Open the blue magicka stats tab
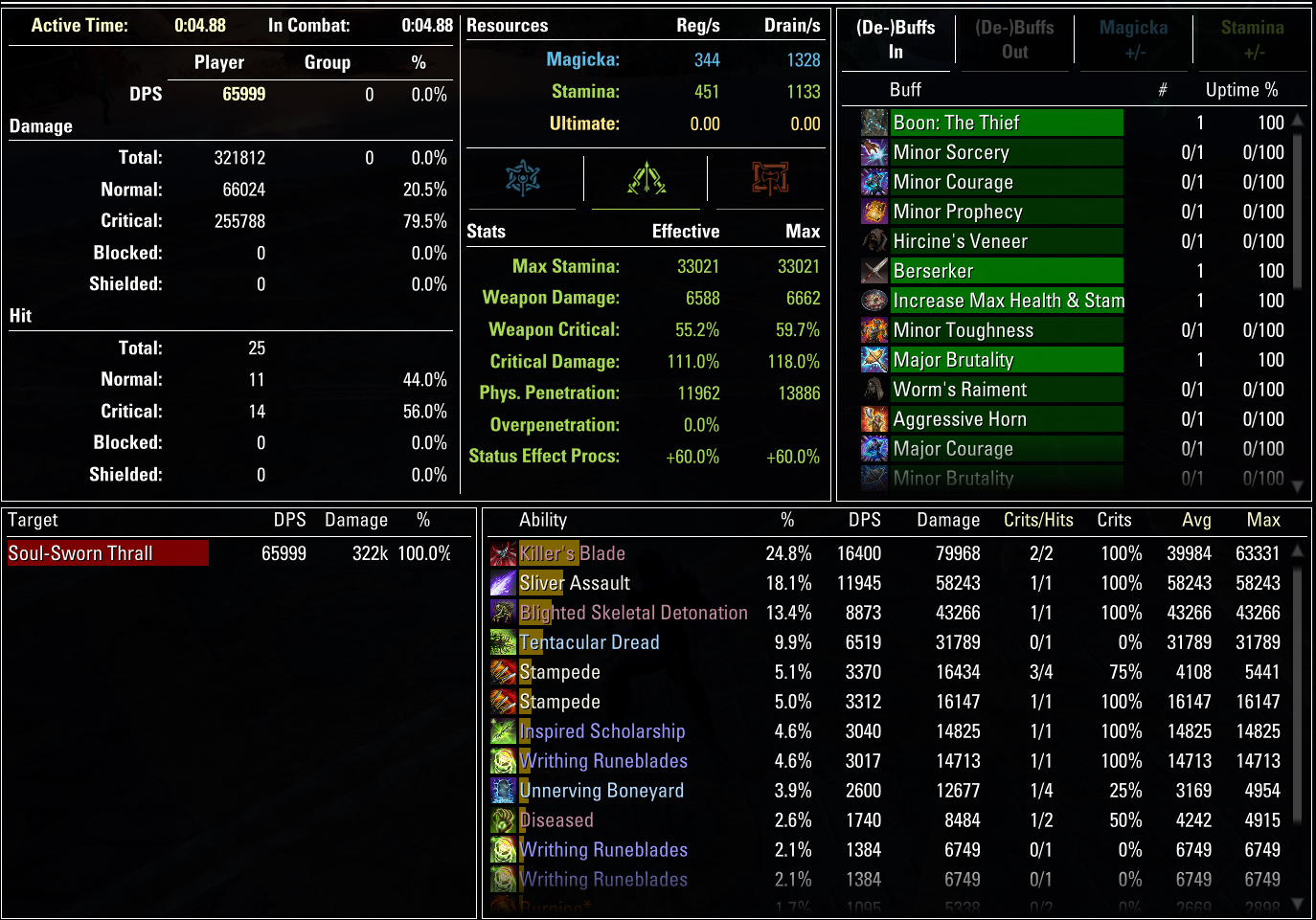 pos(522,178)
